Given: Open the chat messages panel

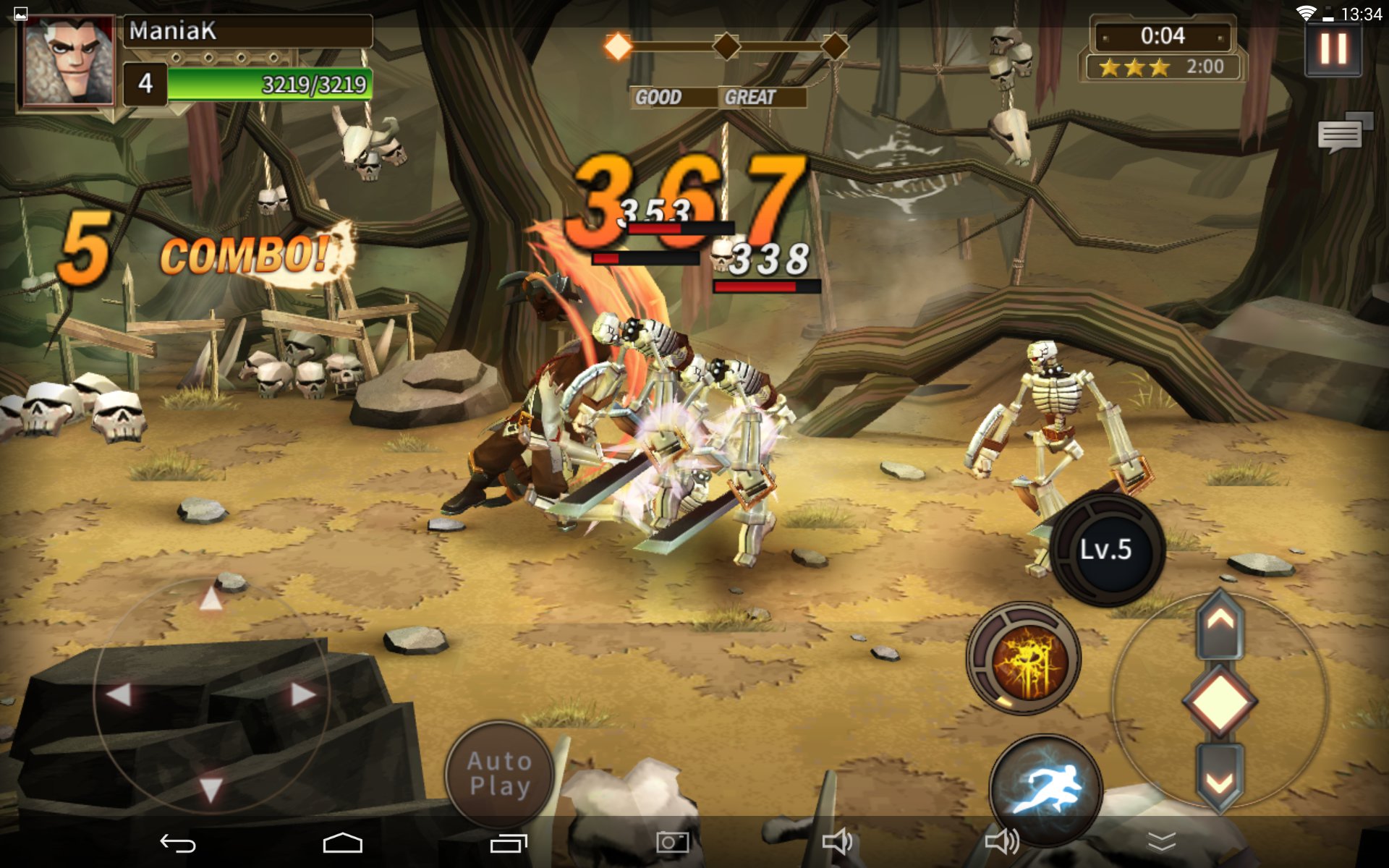Looking at the screenshot, I should [1344, 132].
